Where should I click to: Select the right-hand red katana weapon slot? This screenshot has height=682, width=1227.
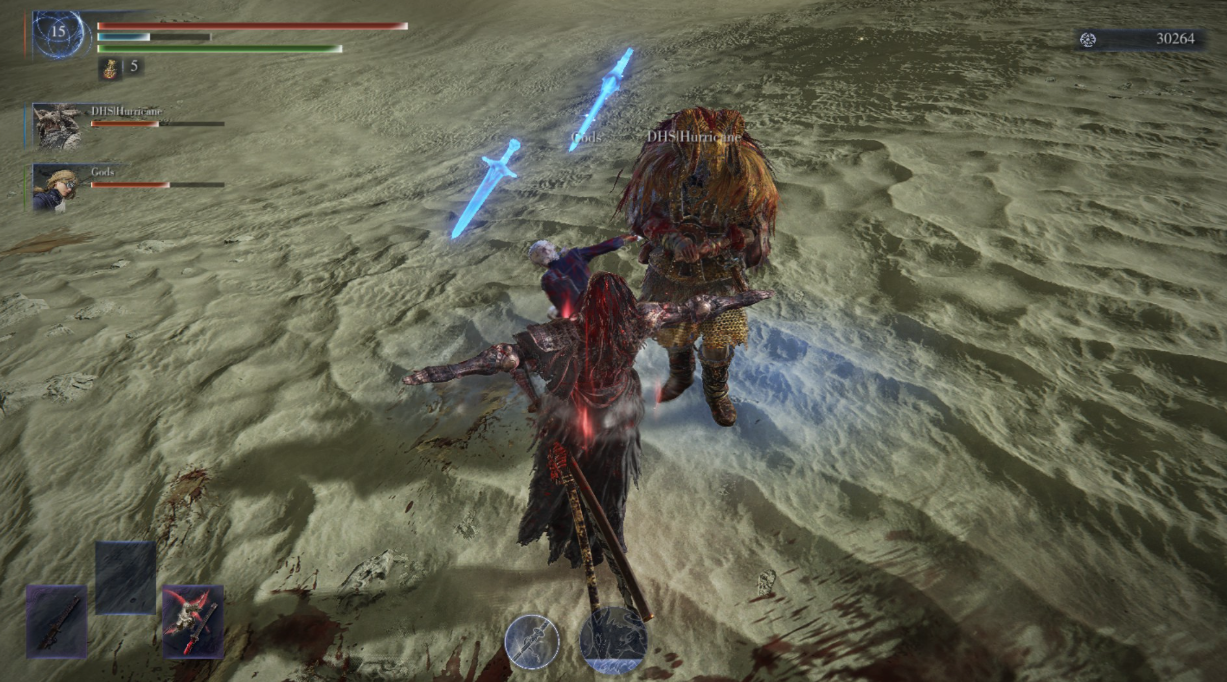coord(193,621)
